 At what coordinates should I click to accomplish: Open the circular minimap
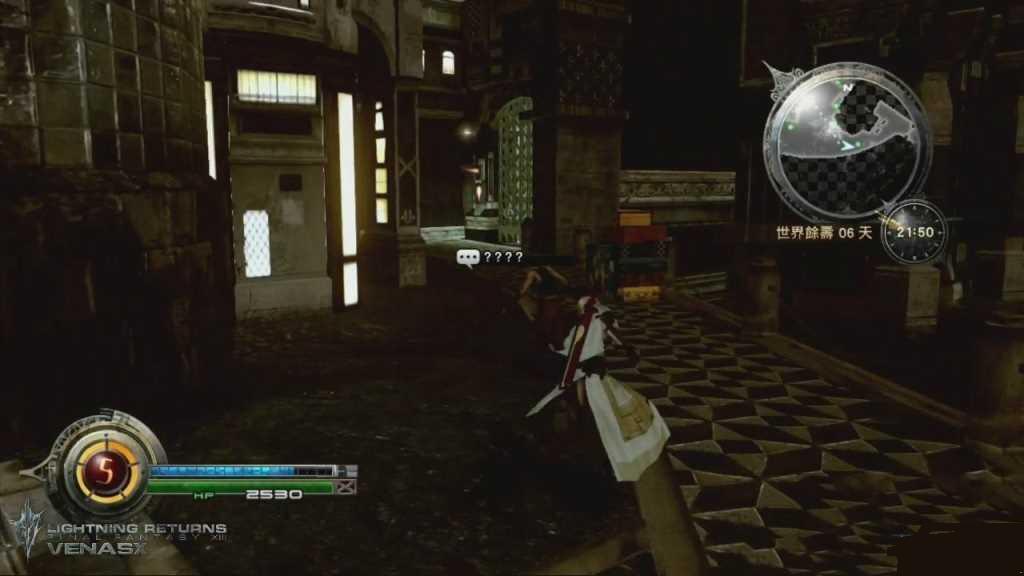click(846, 139)
